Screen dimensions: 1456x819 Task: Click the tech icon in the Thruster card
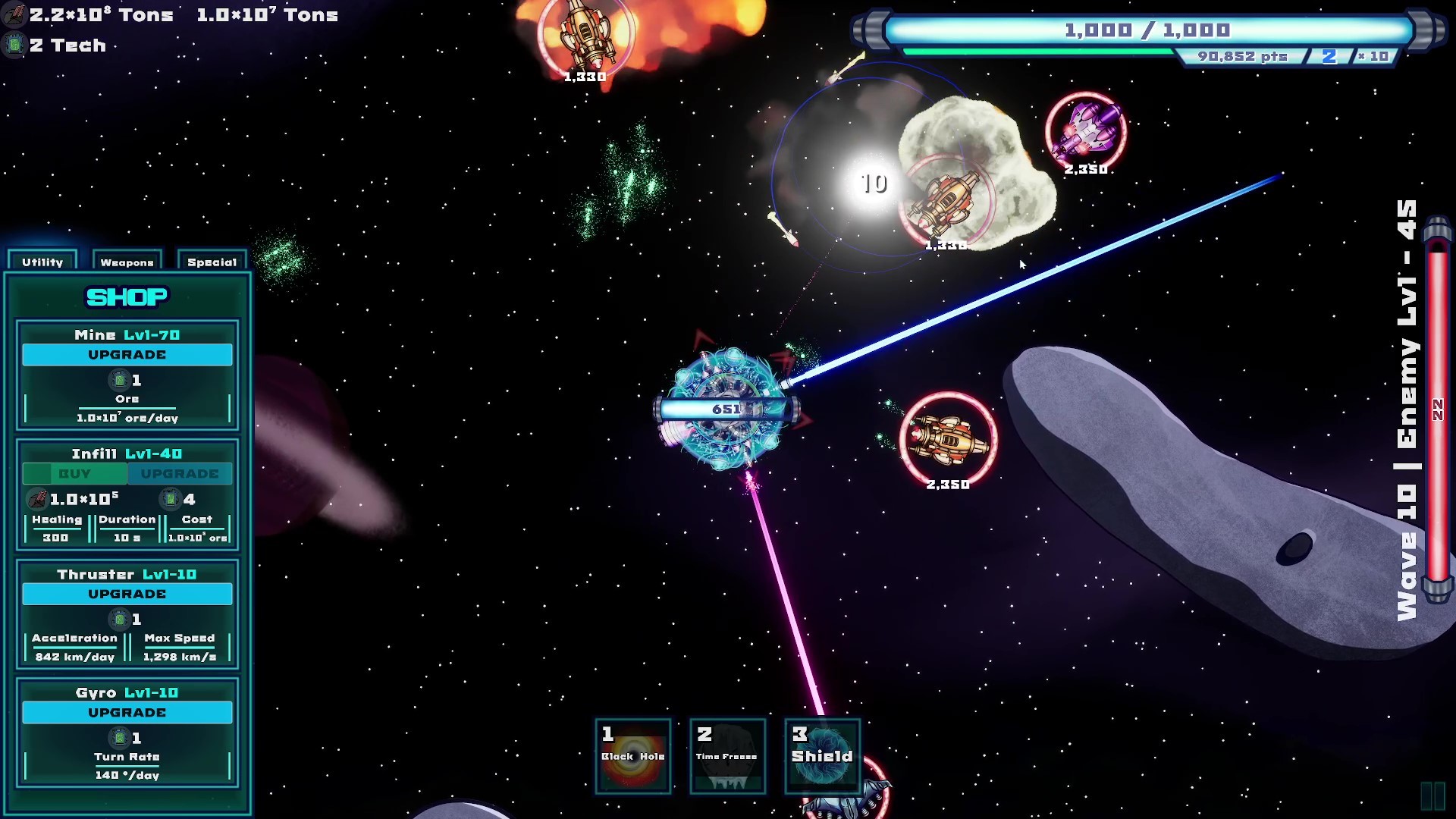[118, 620]
